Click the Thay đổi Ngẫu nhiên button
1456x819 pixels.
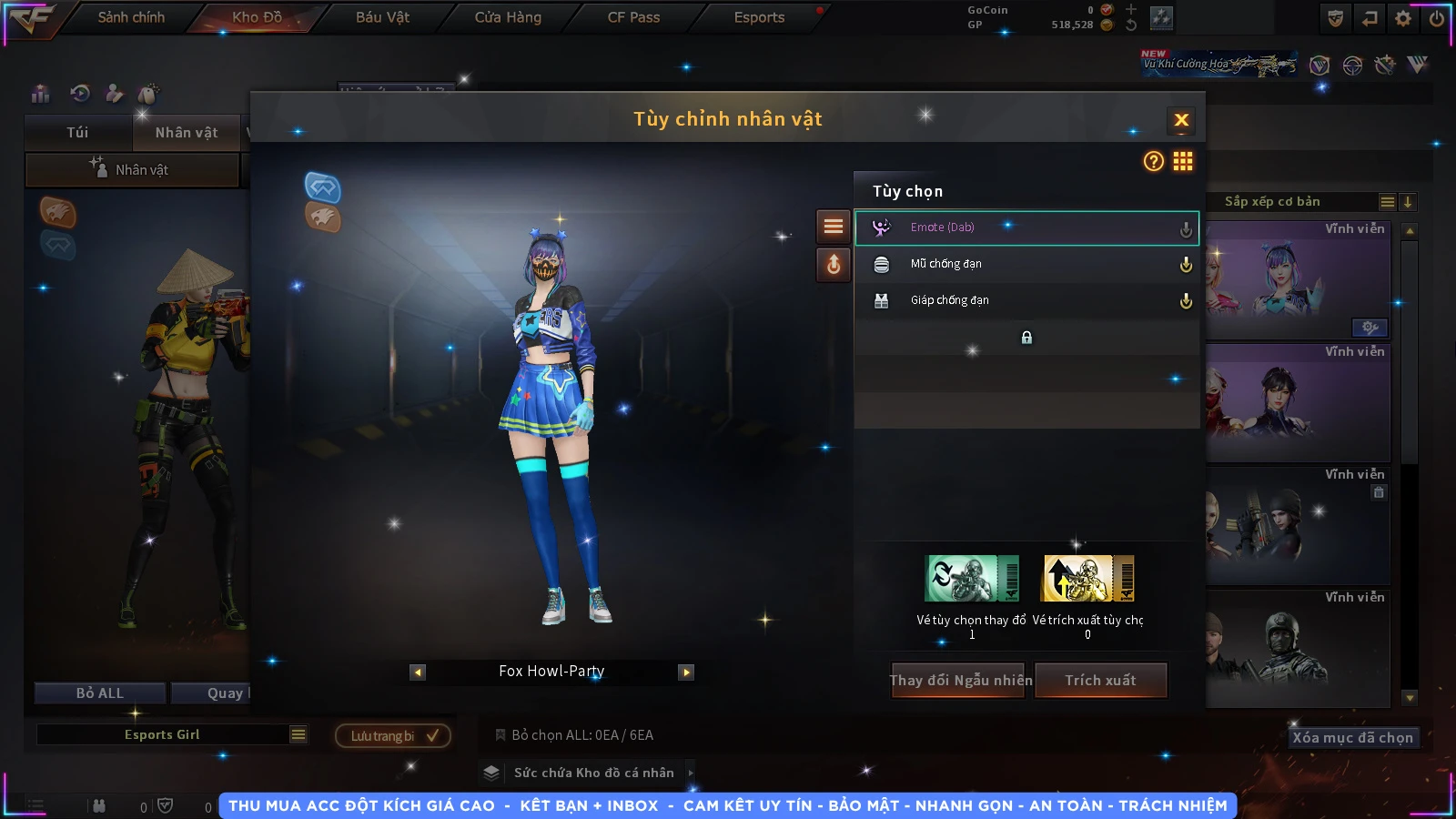coord(960,680)
